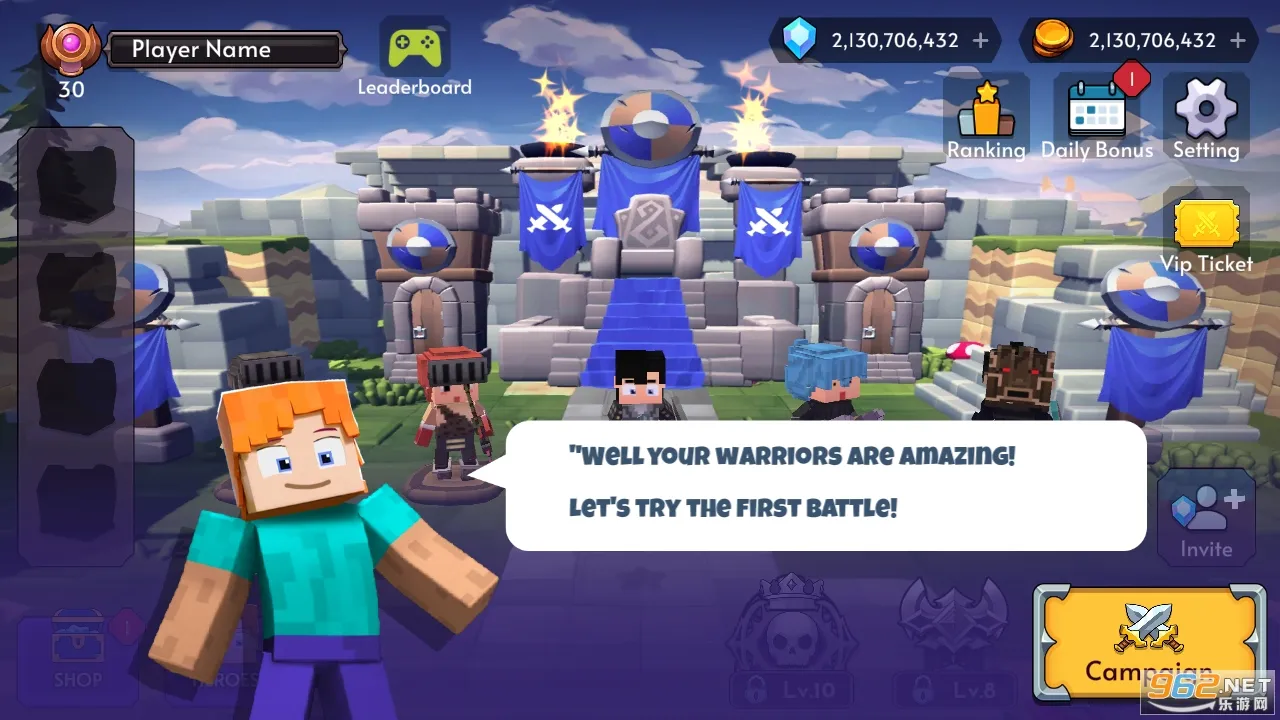Click the player rank badge avatar
This screenshot has width=1280, height=720.
tap(70, 50)
